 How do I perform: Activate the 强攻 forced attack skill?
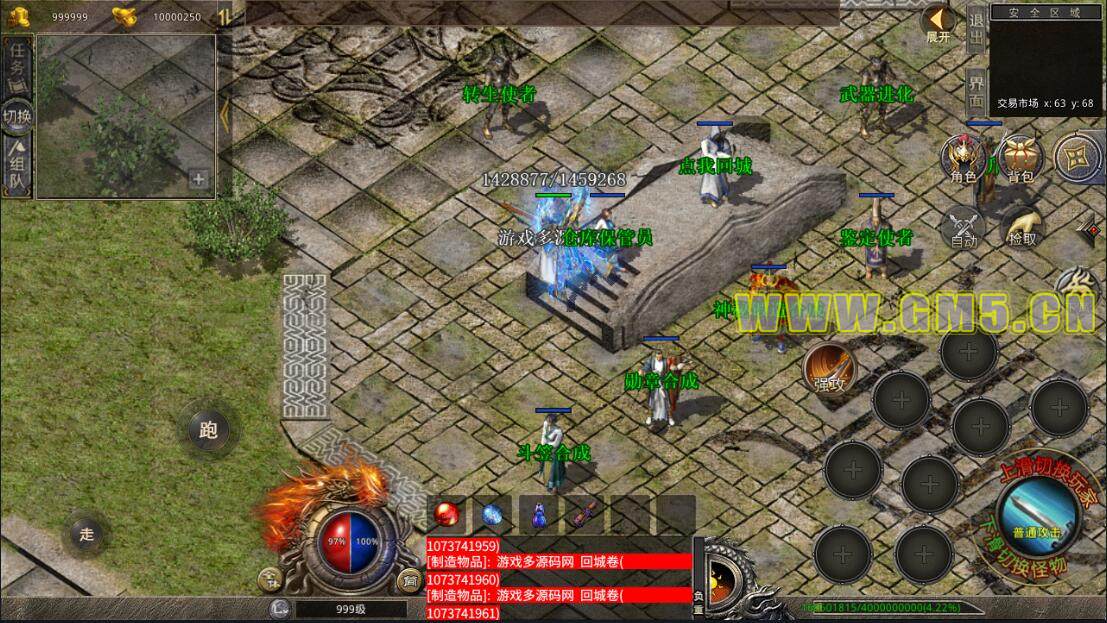point(829,367)
